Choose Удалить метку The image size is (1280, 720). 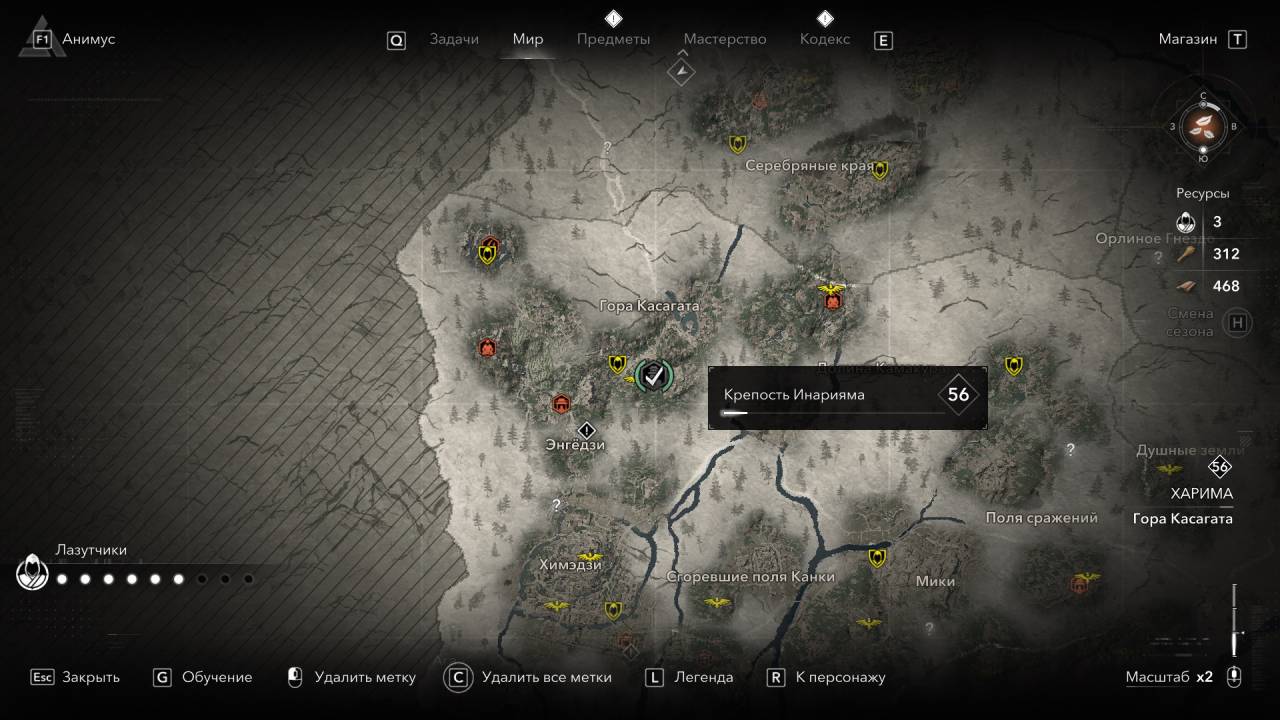351,677
